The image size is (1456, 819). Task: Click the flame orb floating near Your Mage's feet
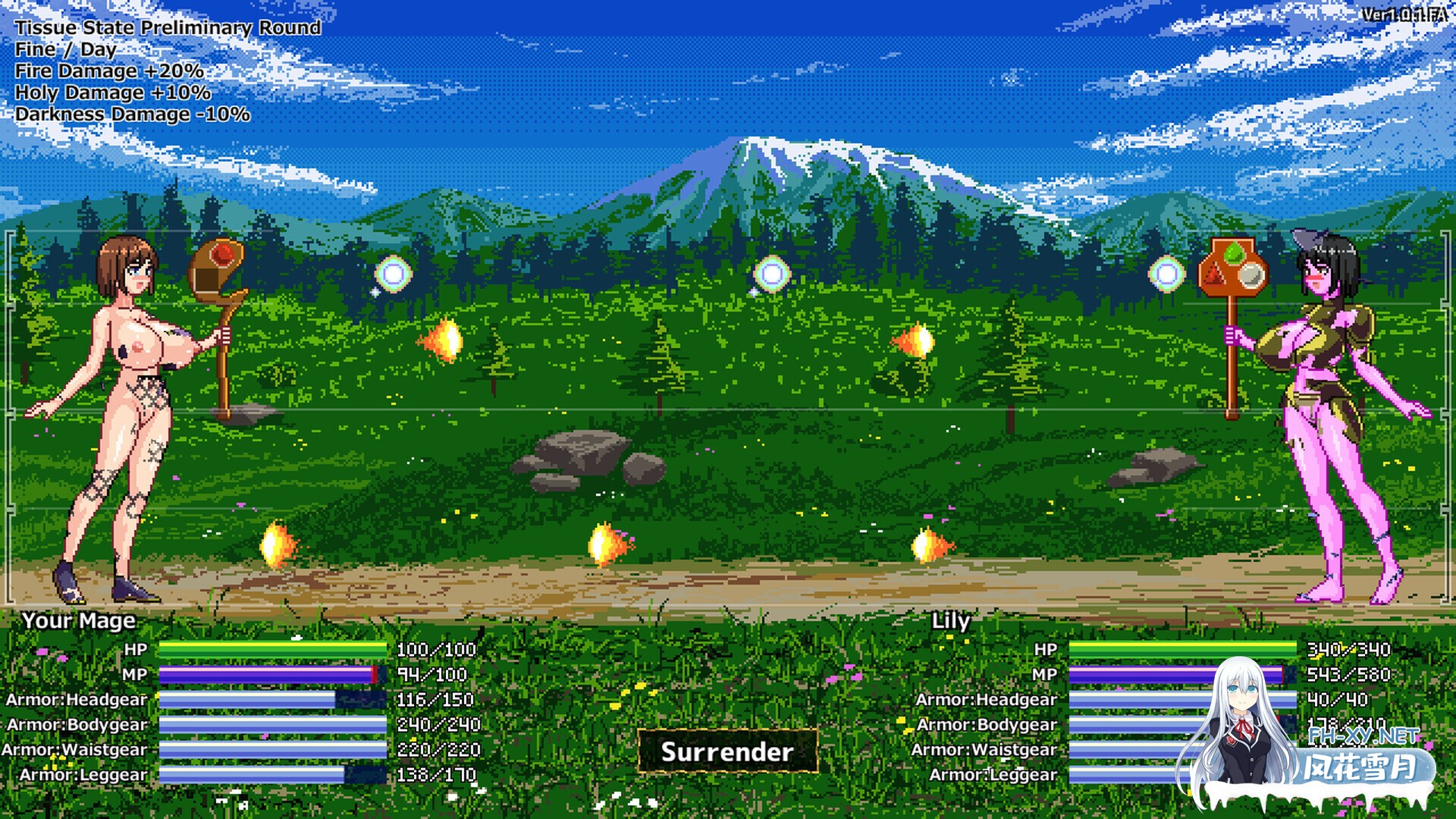275,546
